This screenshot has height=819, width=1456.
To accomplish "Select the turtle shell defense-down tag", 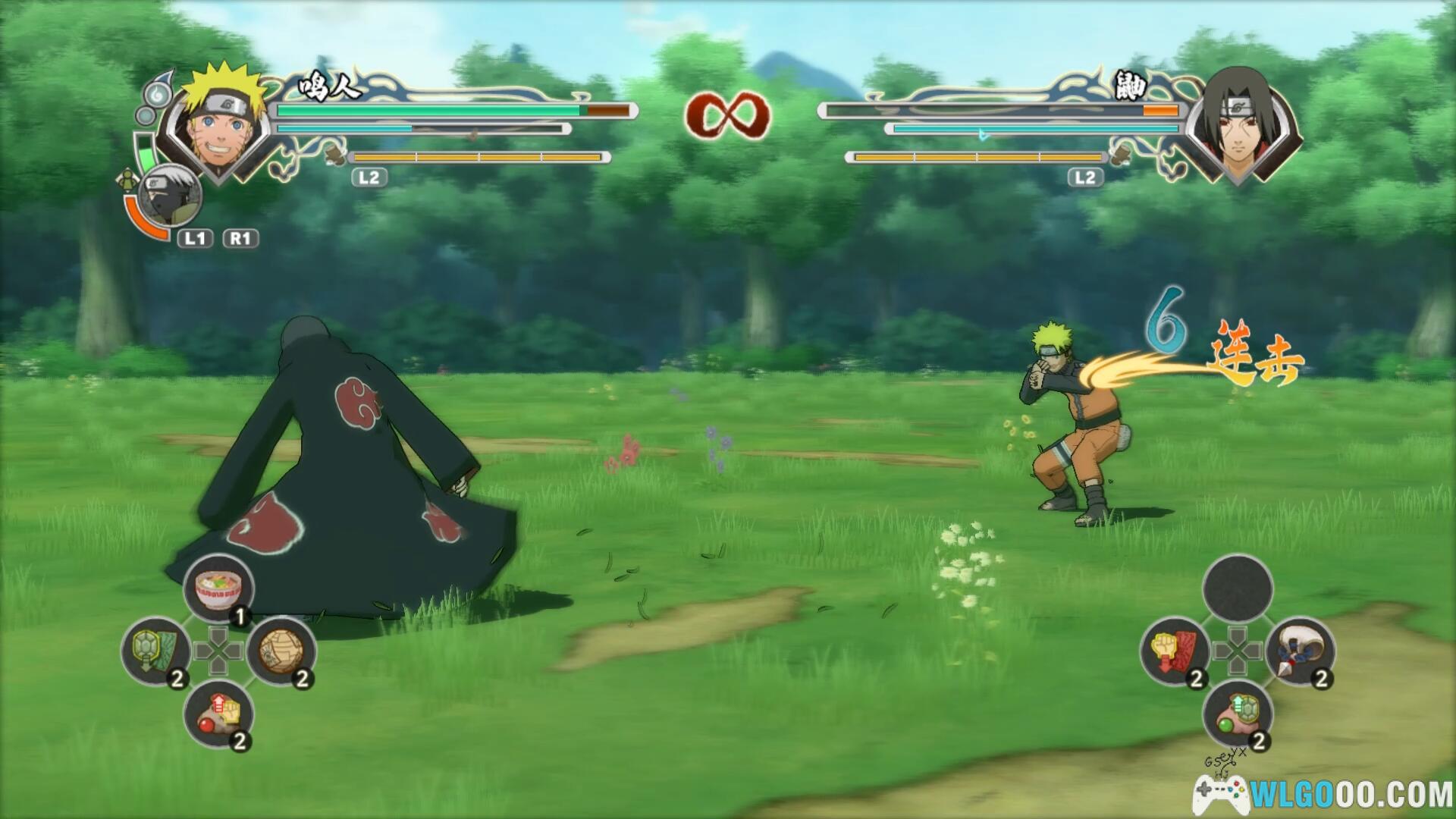I will click(x=155, y=651).
